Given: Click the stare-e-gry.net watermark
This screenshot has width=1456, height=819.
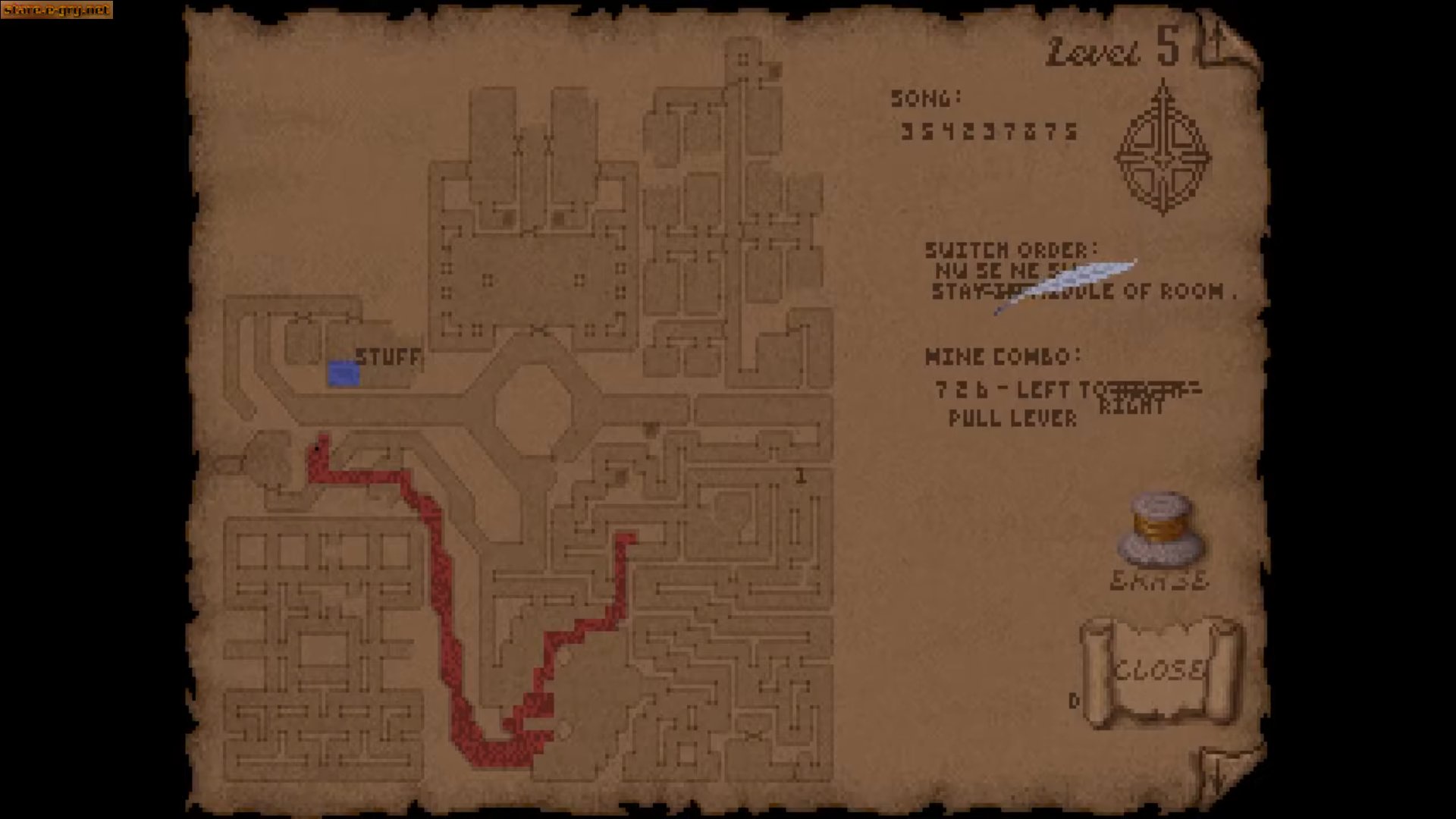Looking at the screenshot, I should click(x=55, y=11).
